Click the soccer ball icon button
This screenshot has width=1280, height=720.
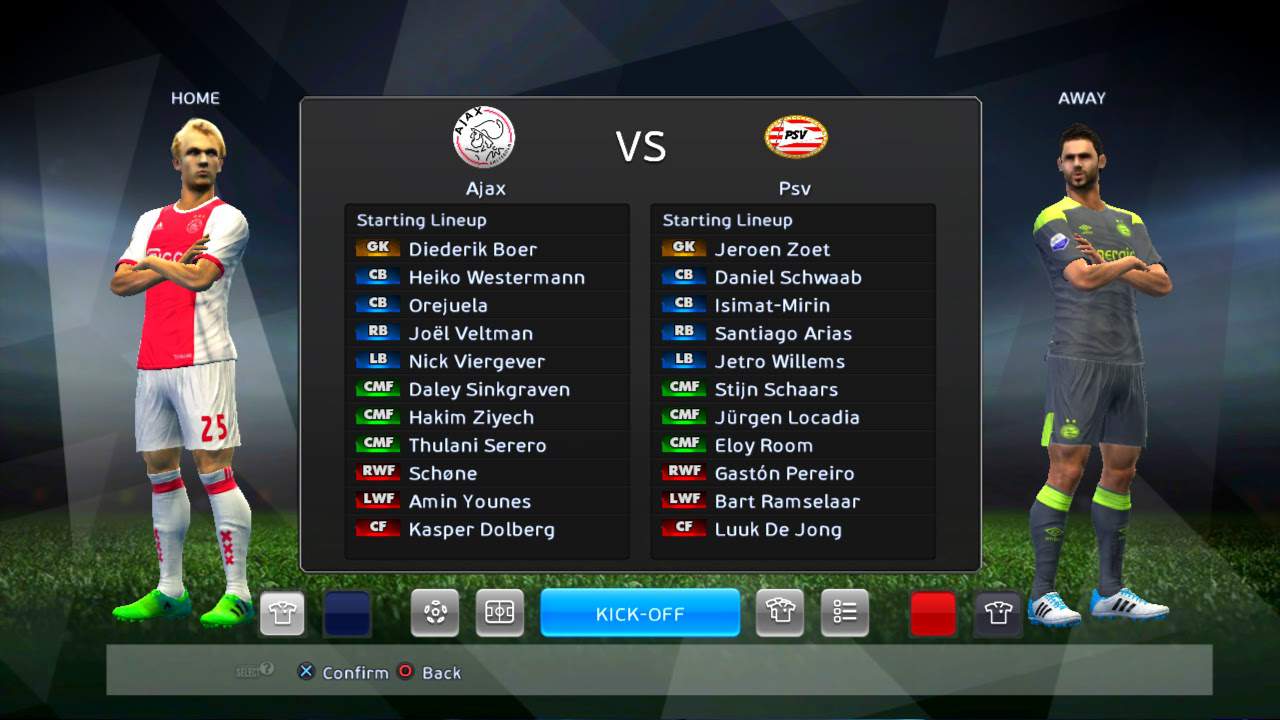point(435,613)
